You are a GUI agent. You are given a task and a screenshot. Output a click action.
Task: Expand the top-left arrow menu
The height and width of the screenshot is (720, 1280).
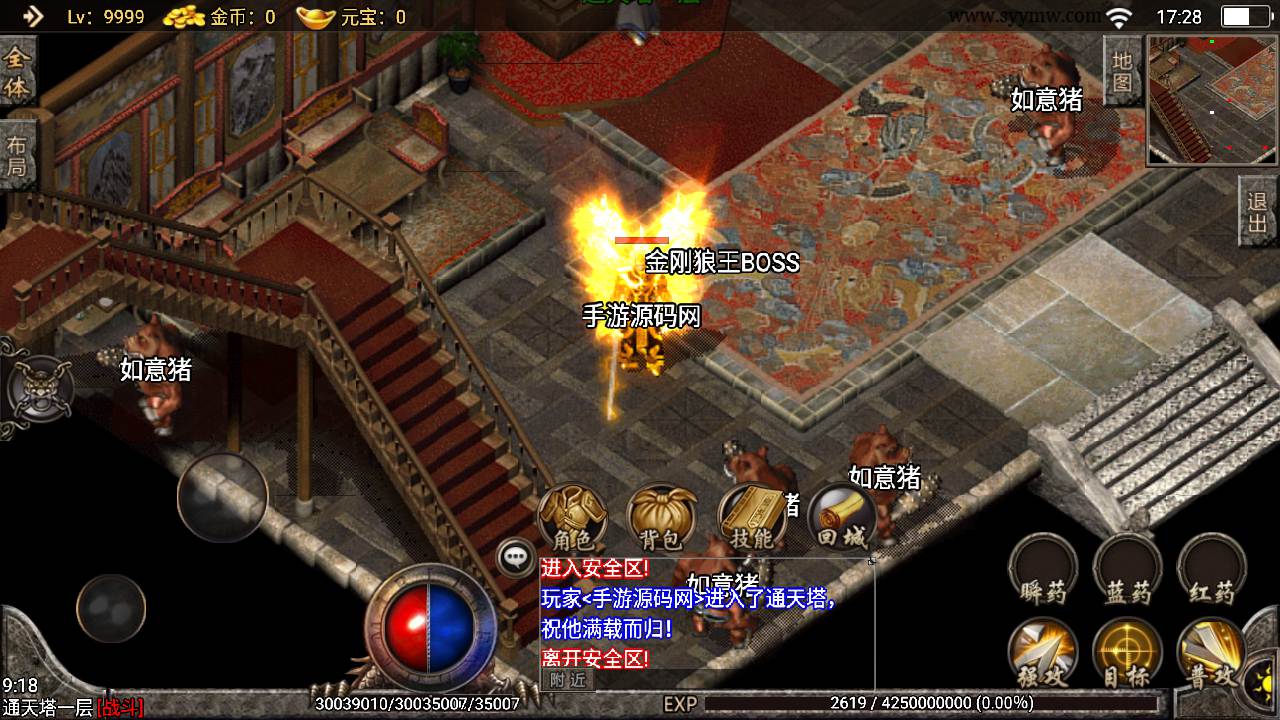point(33,16)
